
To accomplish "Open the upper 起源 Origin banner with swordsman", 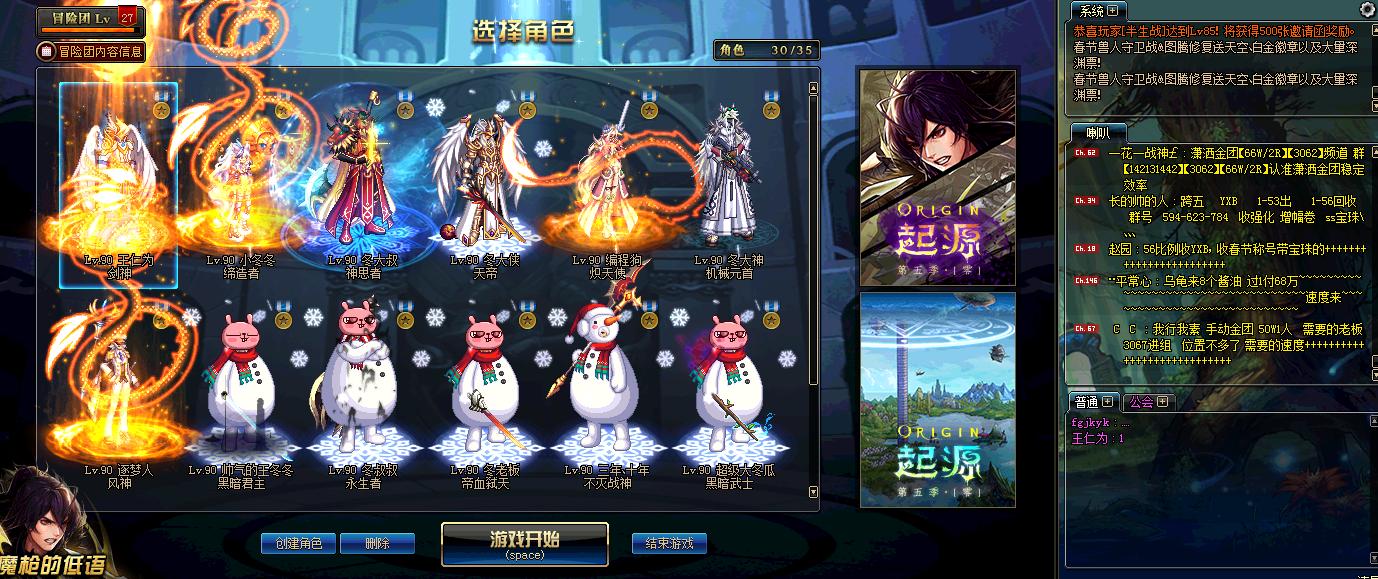I will pos(937,175).
